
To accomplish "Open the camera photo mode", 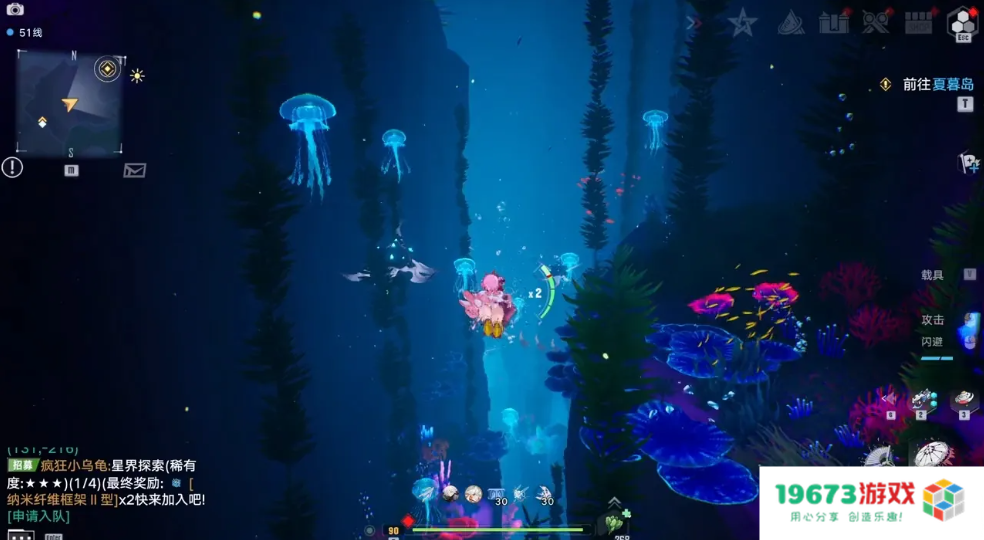I will pyautogui.click(x=15, y=9).
